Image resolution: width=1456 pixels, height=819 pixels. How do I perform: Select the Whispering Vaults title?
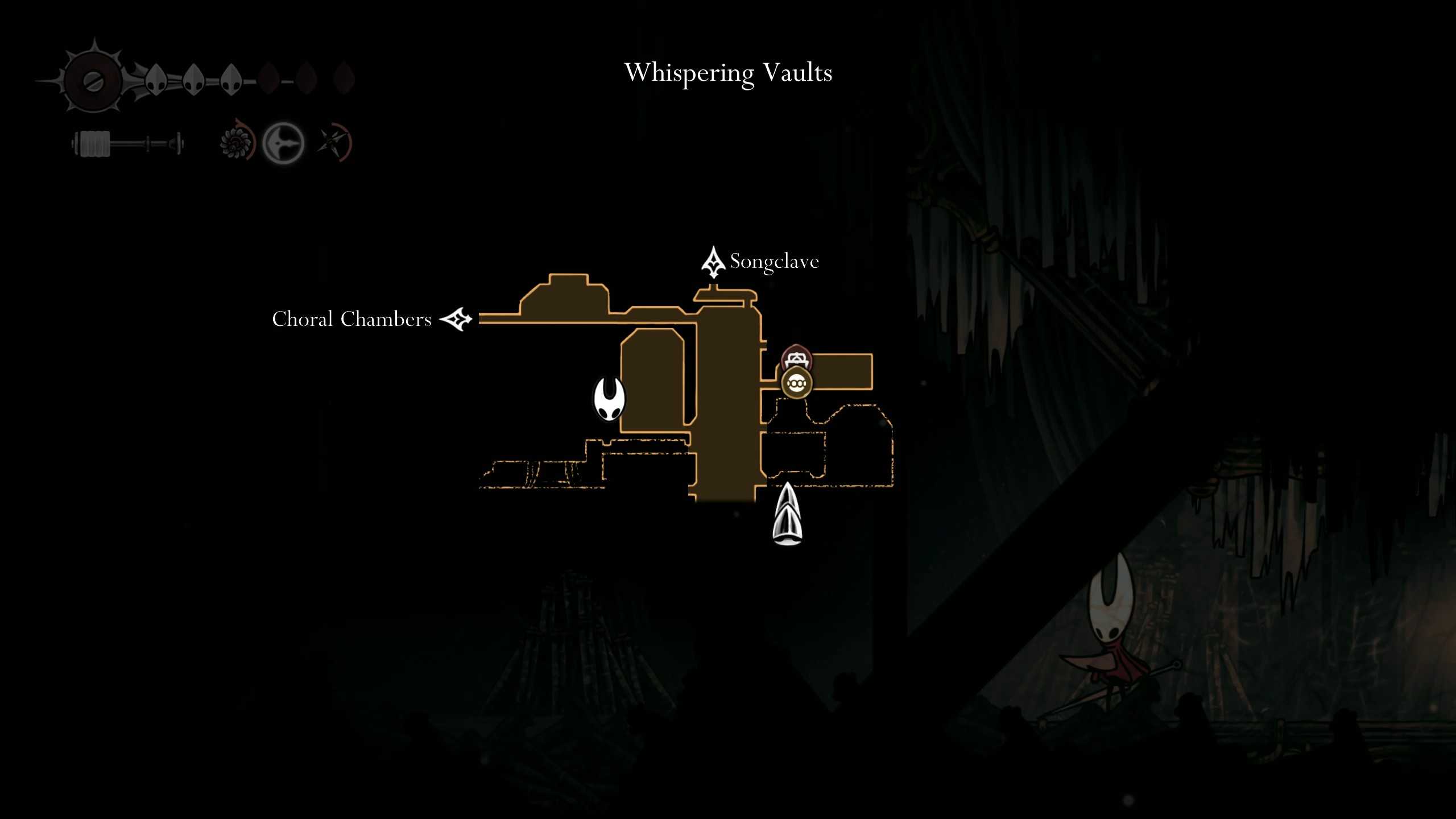pos(729,73)
